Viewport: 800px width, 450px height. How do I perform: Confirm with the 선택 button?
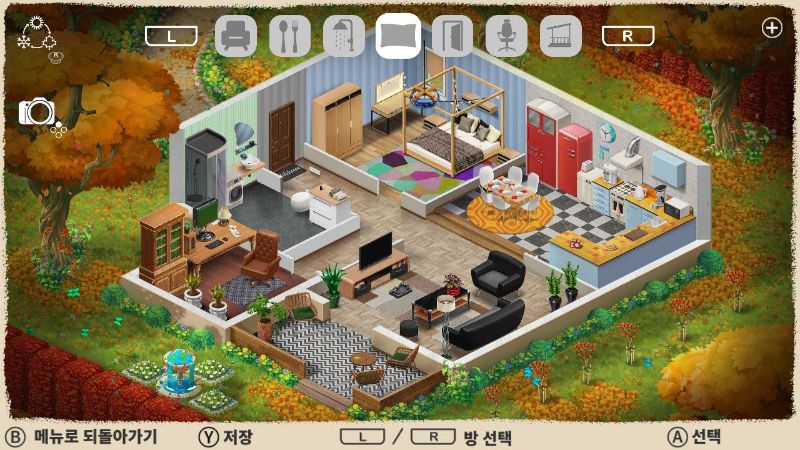[x=695, y=437]
